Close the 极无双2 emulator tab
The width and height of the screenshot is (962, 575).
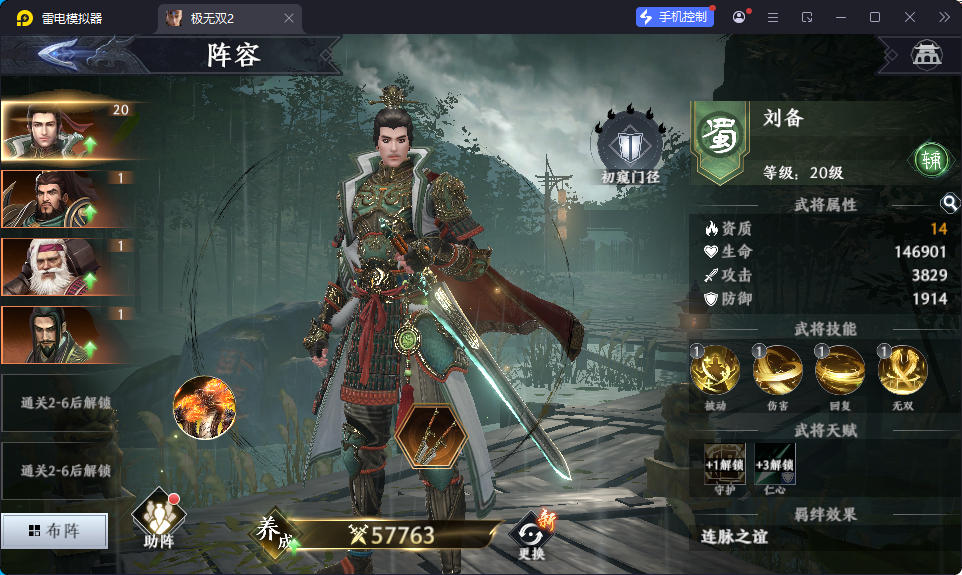289,18
